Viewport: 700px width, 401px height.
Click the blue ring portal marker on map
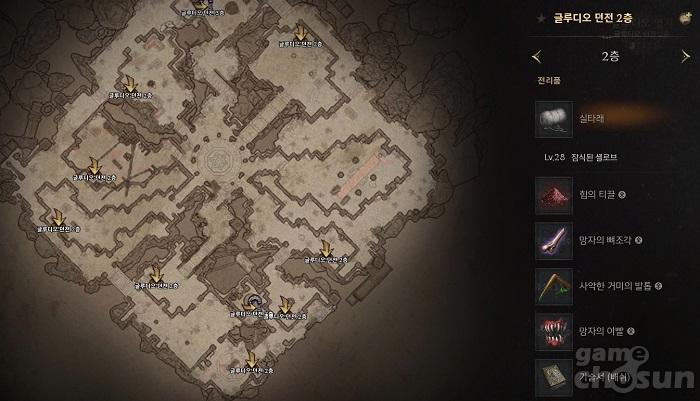click(256, 302)
